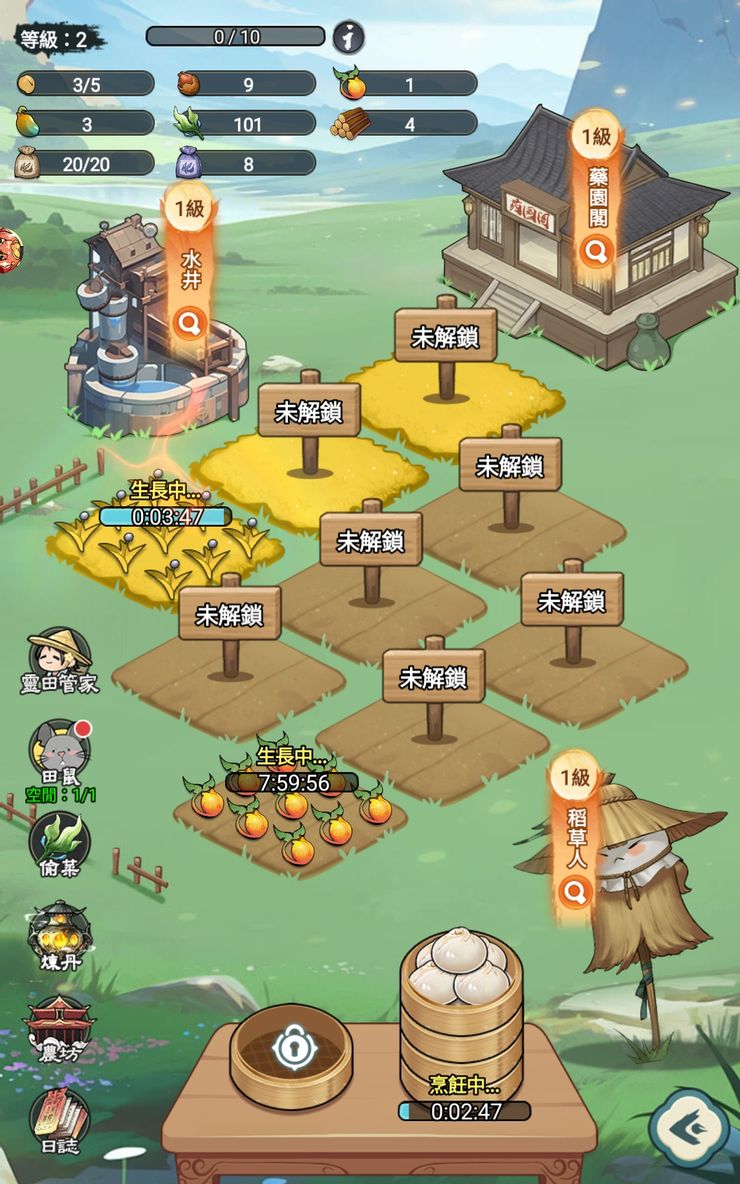Select the 田鼠 field mouse icon
Viewport: 740px width, 1184px height.
60,750
